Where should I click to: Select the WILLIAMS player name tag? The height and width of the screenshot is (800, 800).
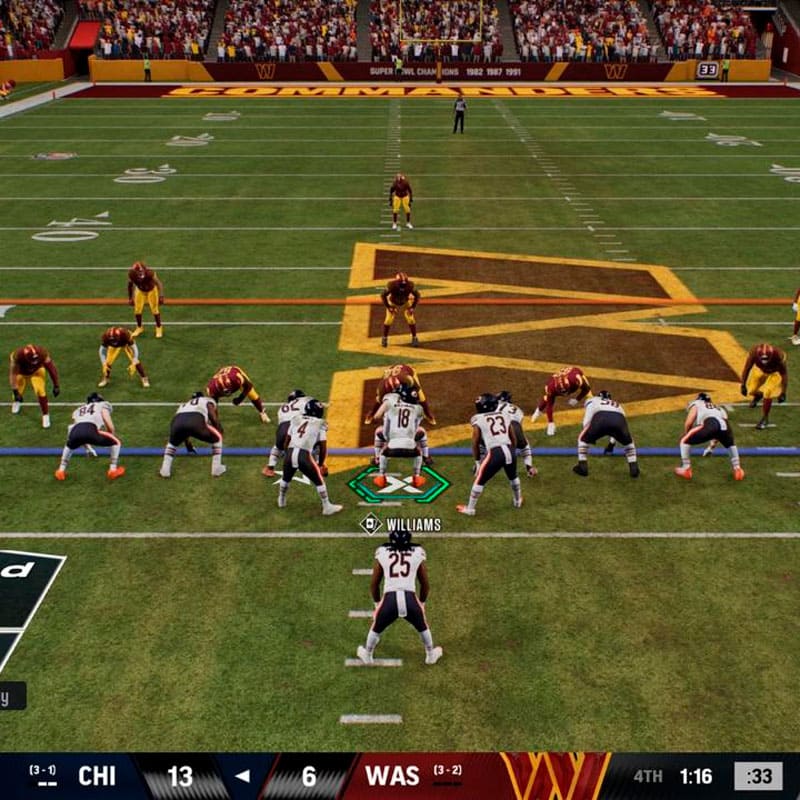[x=402, y=524]
